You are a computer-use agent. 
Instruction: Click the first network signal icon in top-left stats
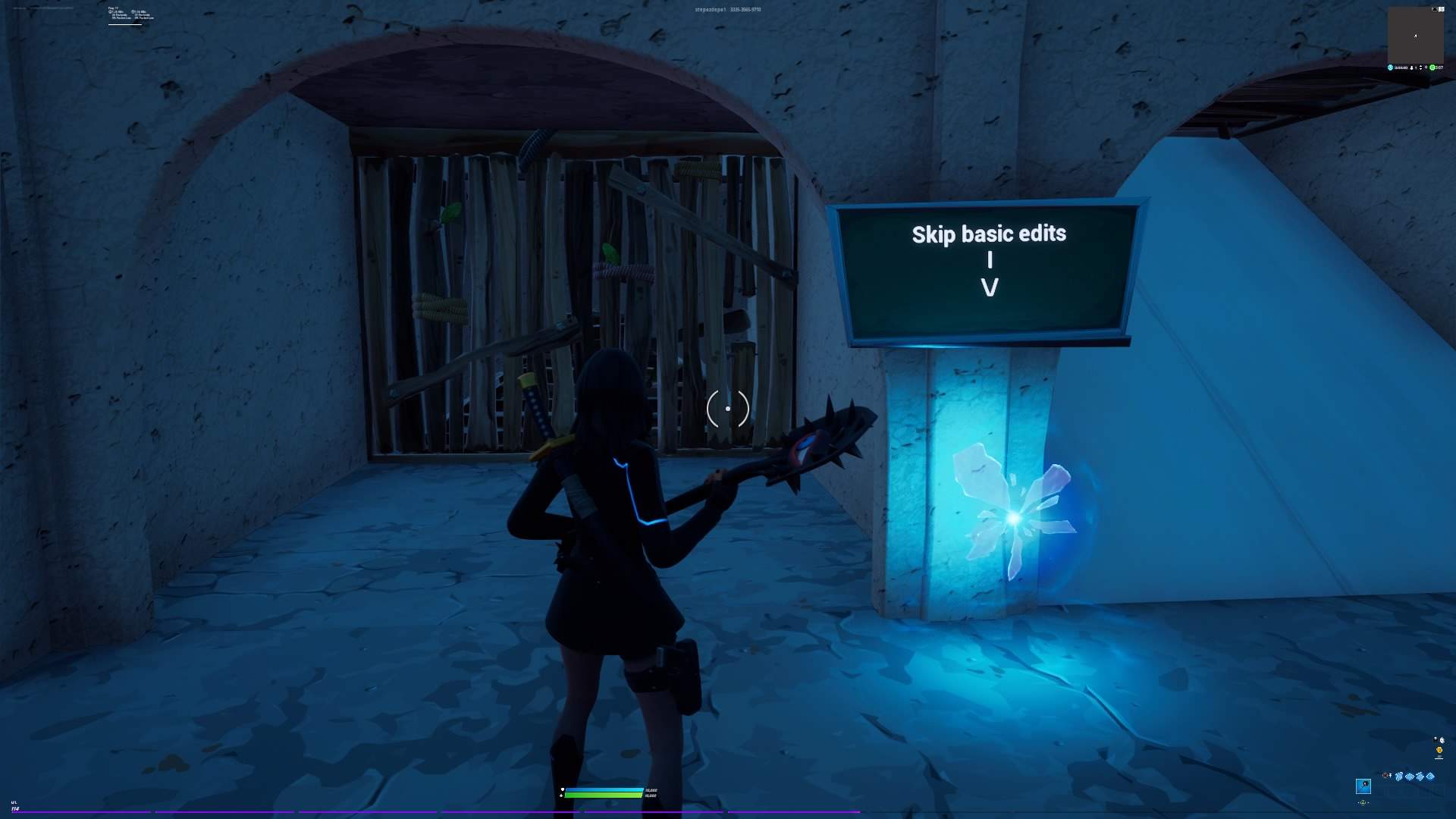[x=111, y=11]
